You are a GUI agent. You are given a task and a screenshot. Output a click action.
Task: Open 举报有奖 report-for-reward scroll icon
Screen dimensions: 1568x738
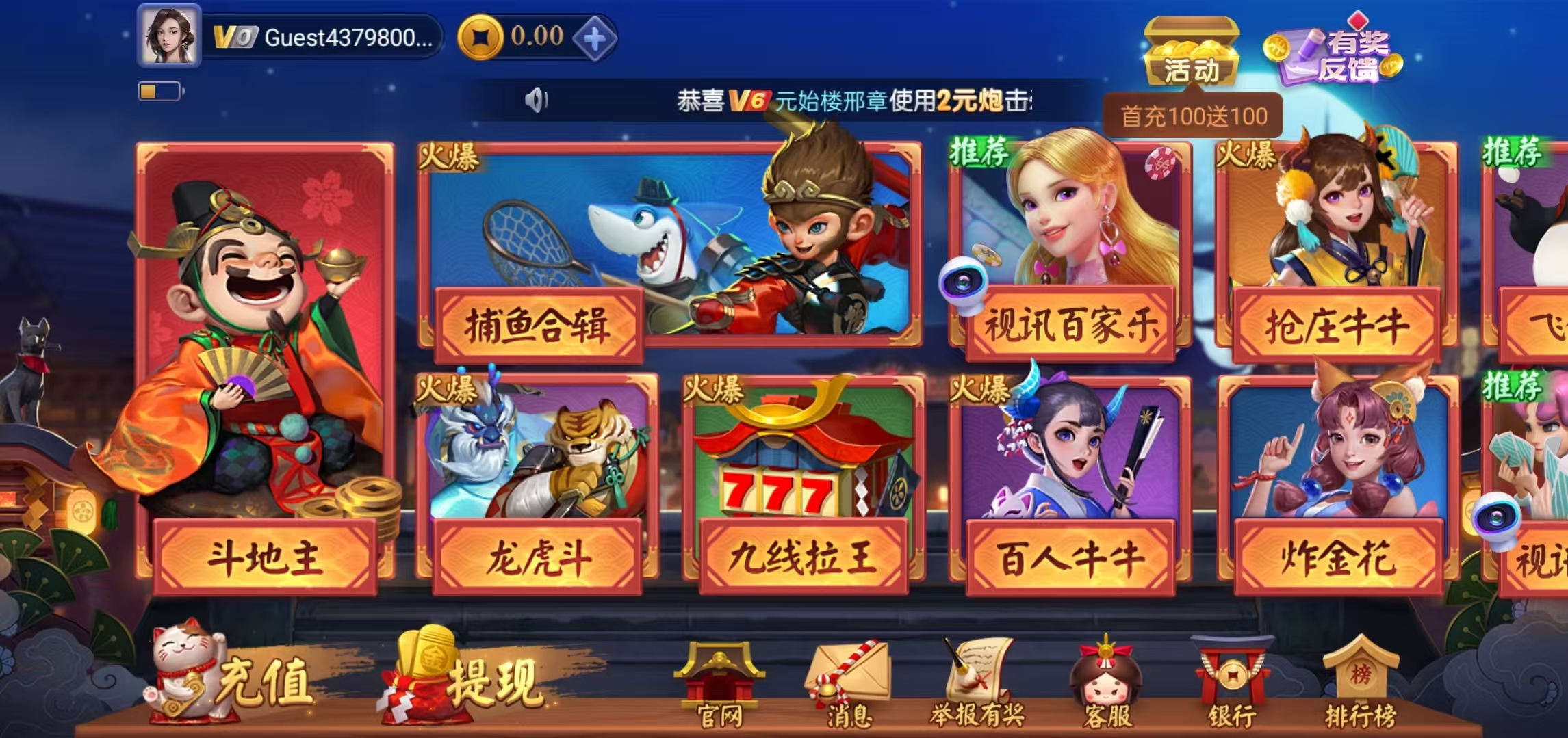tap(979, 674)
